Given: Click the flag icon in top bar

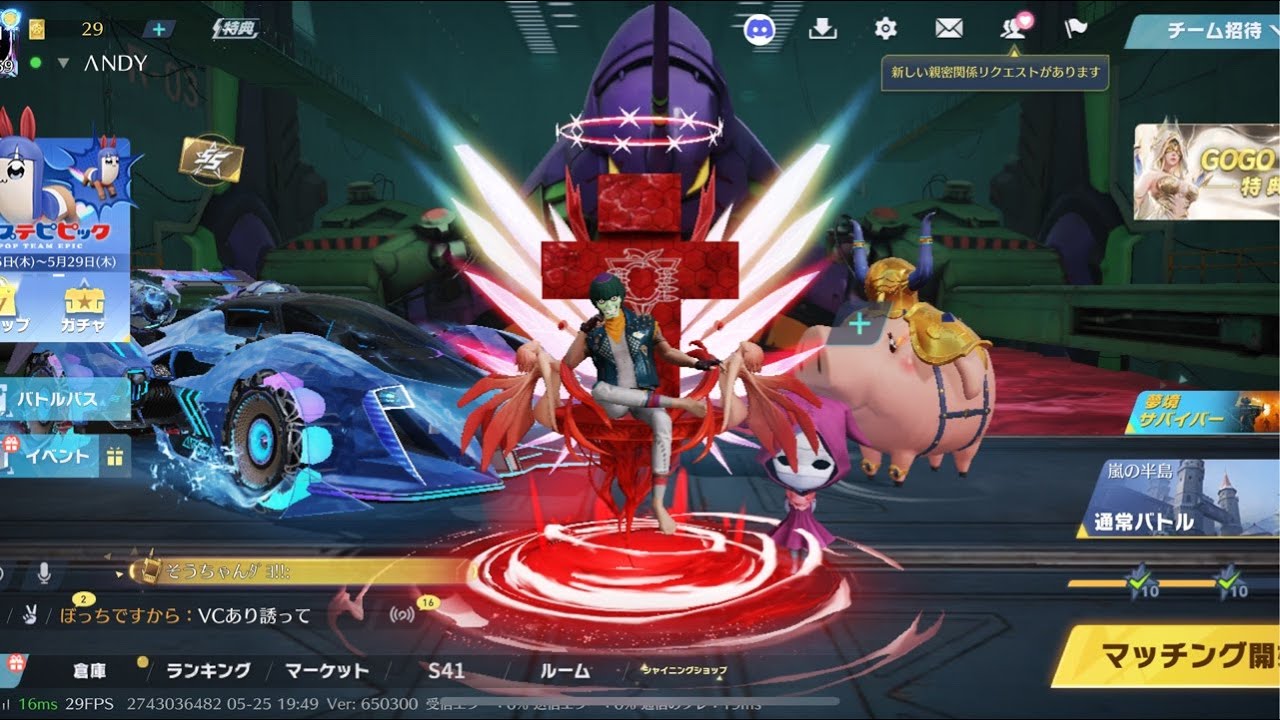Looking at the screenshot, I should (x=1076, y=29).
